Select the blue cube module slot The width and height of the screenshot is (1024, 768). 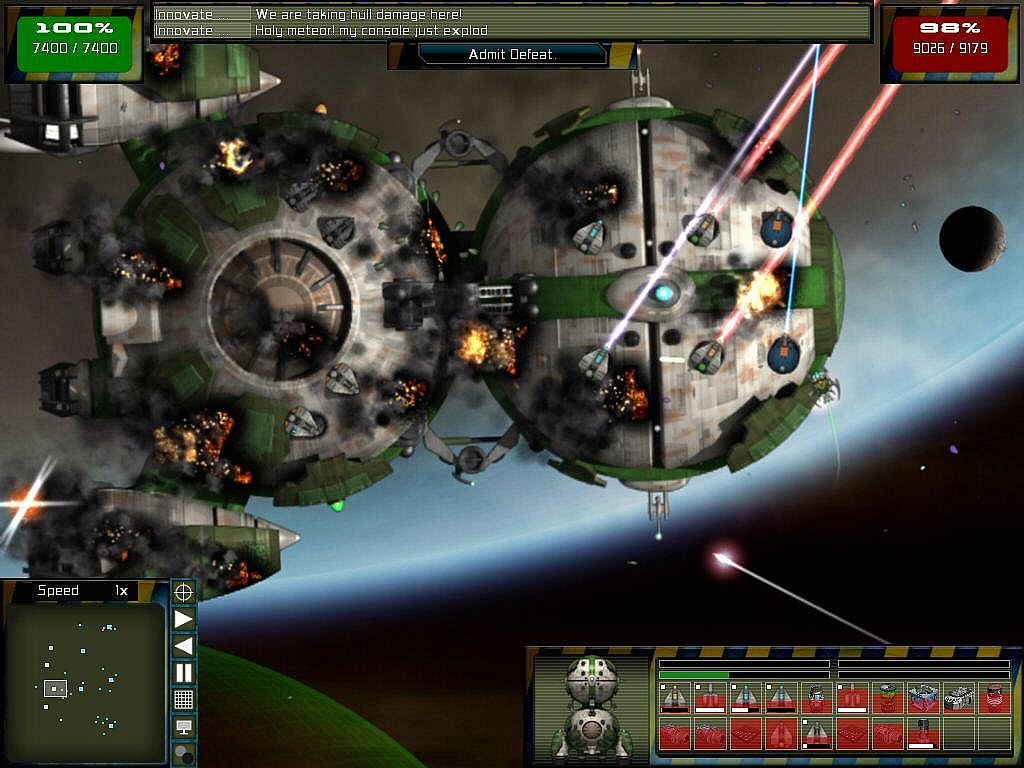[923, 698]
